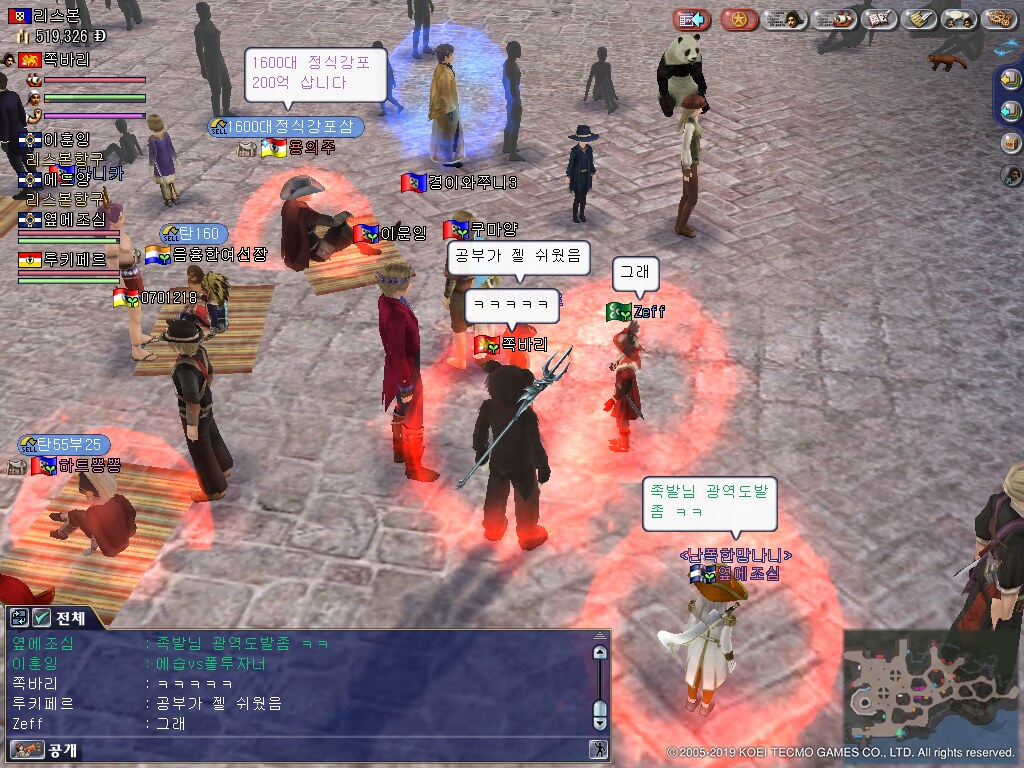
Task: Open the speech-bubble communication menu
Action: (x=959, y=19)
